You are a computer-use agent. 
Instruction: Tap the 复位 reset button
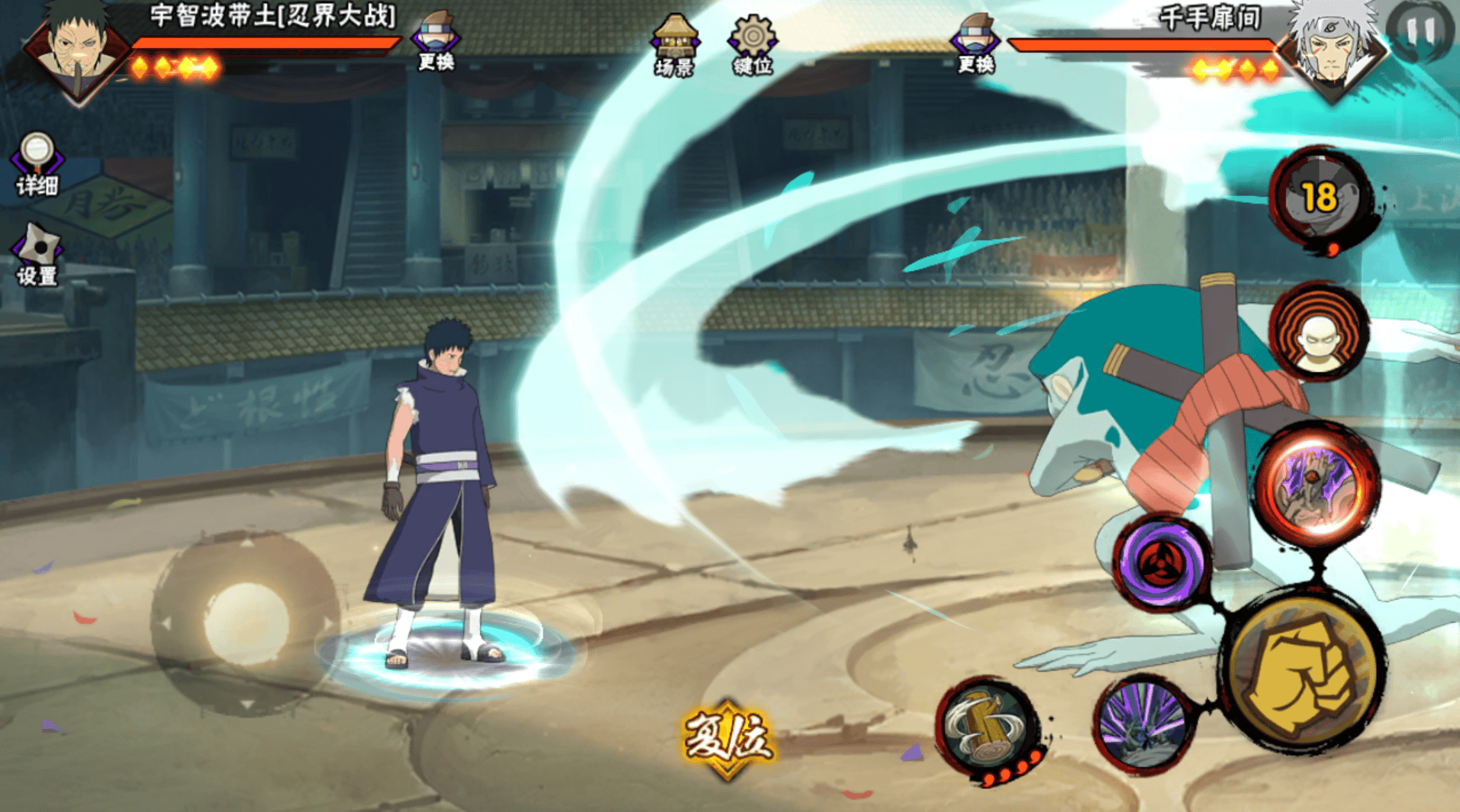pos(727,738)
